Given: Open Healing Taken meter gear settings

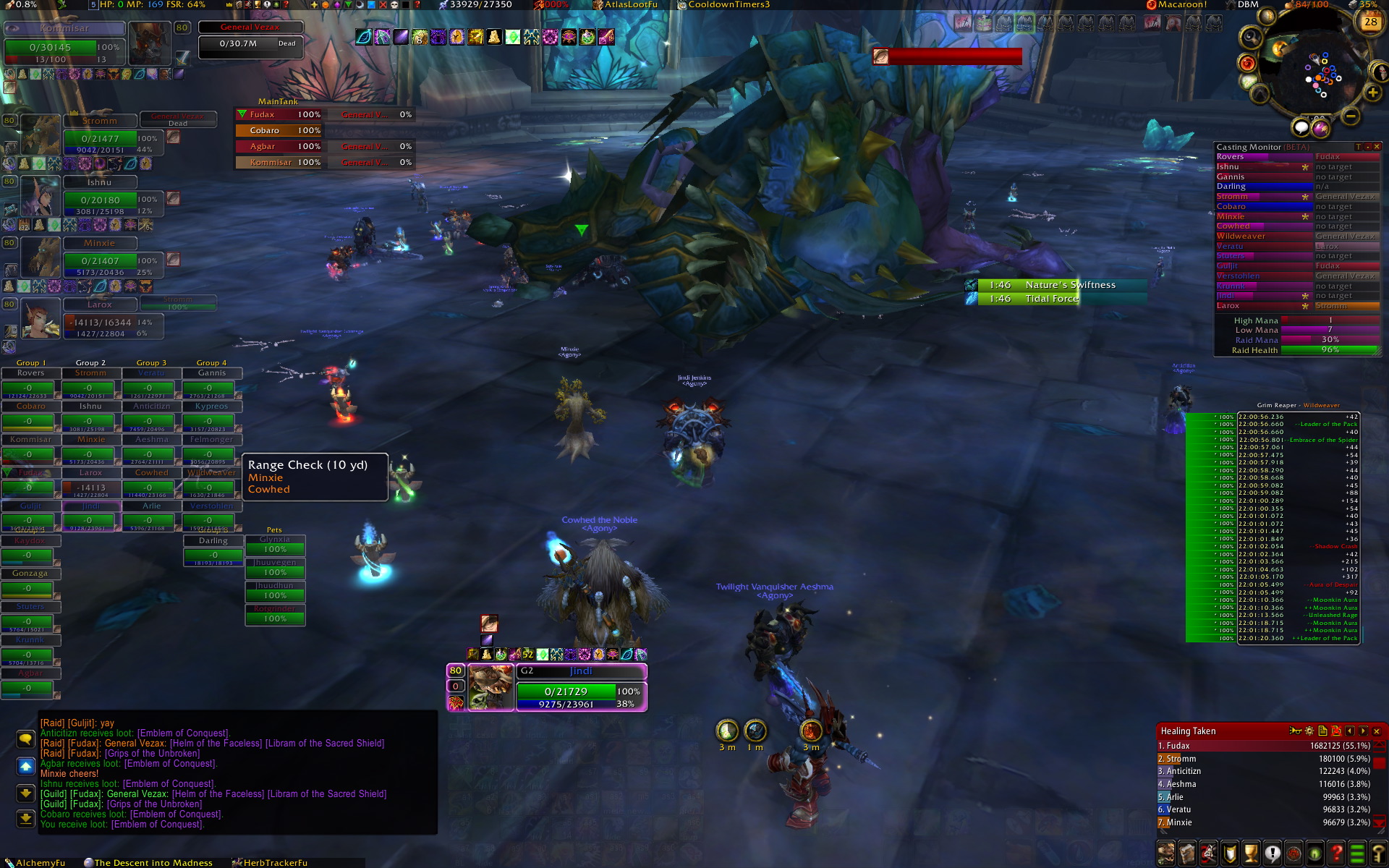Looking at the screenshot, I should coord(1309,731).
